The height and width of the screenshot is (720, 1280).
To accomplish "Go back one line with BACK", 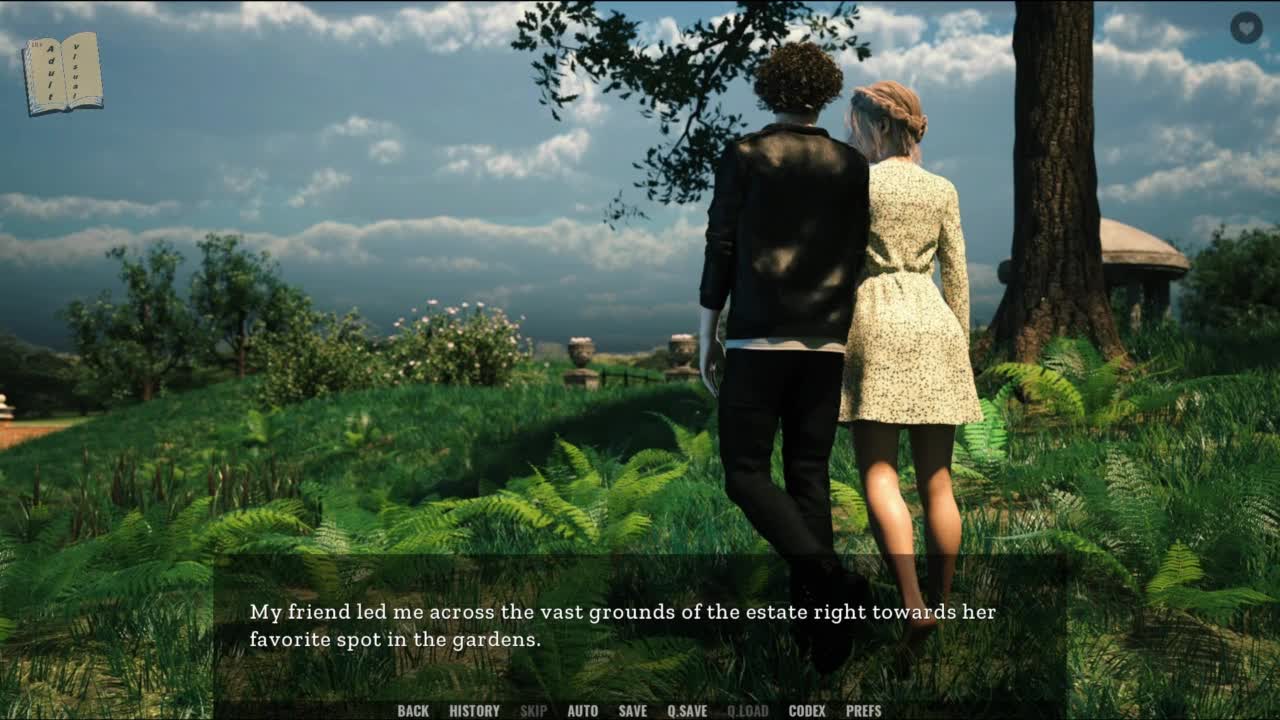I will click(413, 711).
